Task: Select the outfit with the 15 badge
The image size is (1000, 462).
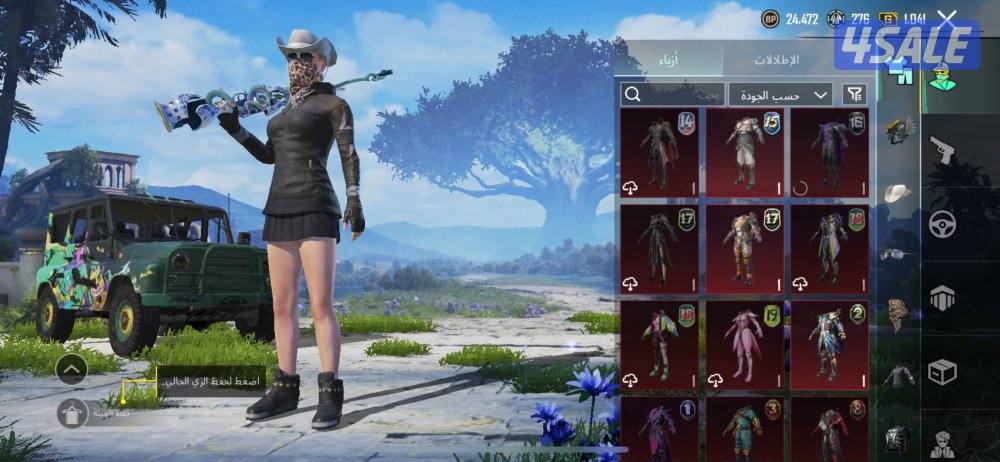Action: (x=744, y=152)
